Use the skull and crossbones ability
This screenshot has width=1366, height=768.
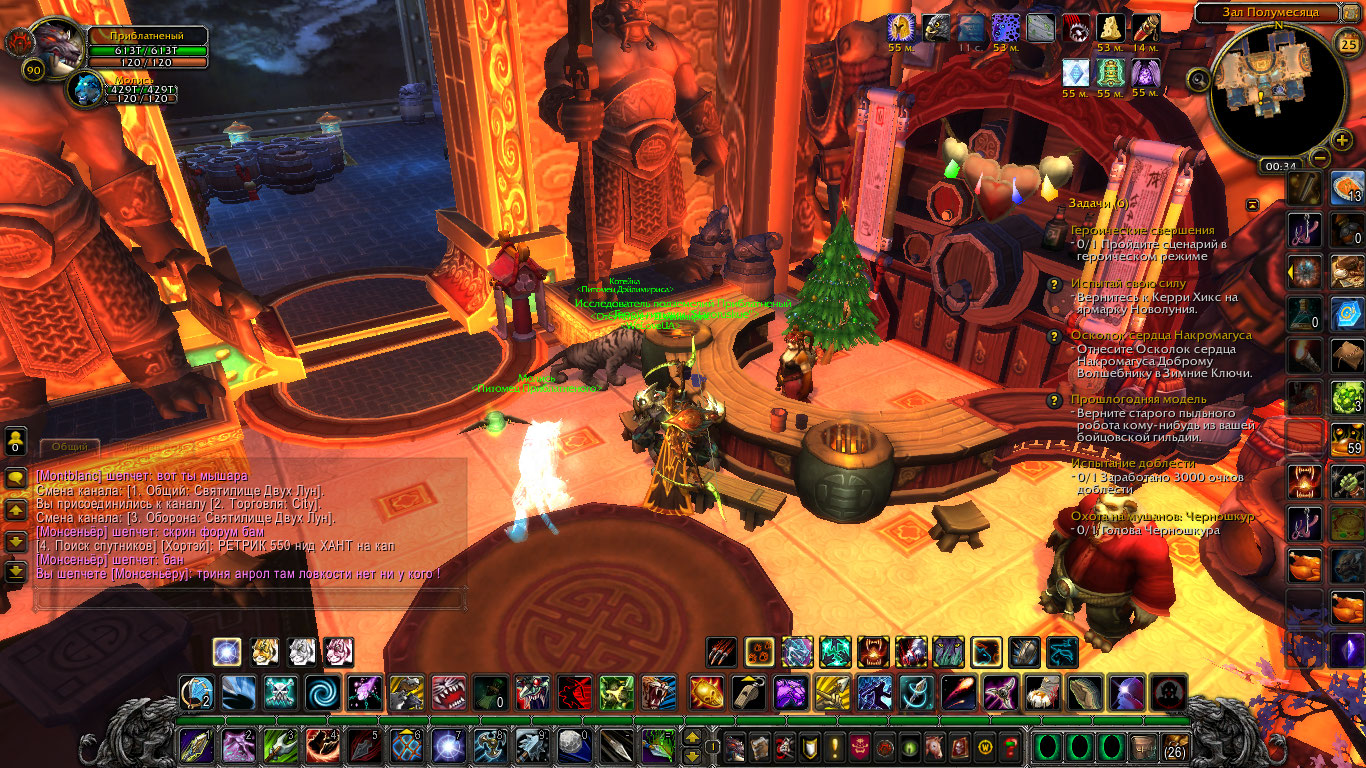281,692
